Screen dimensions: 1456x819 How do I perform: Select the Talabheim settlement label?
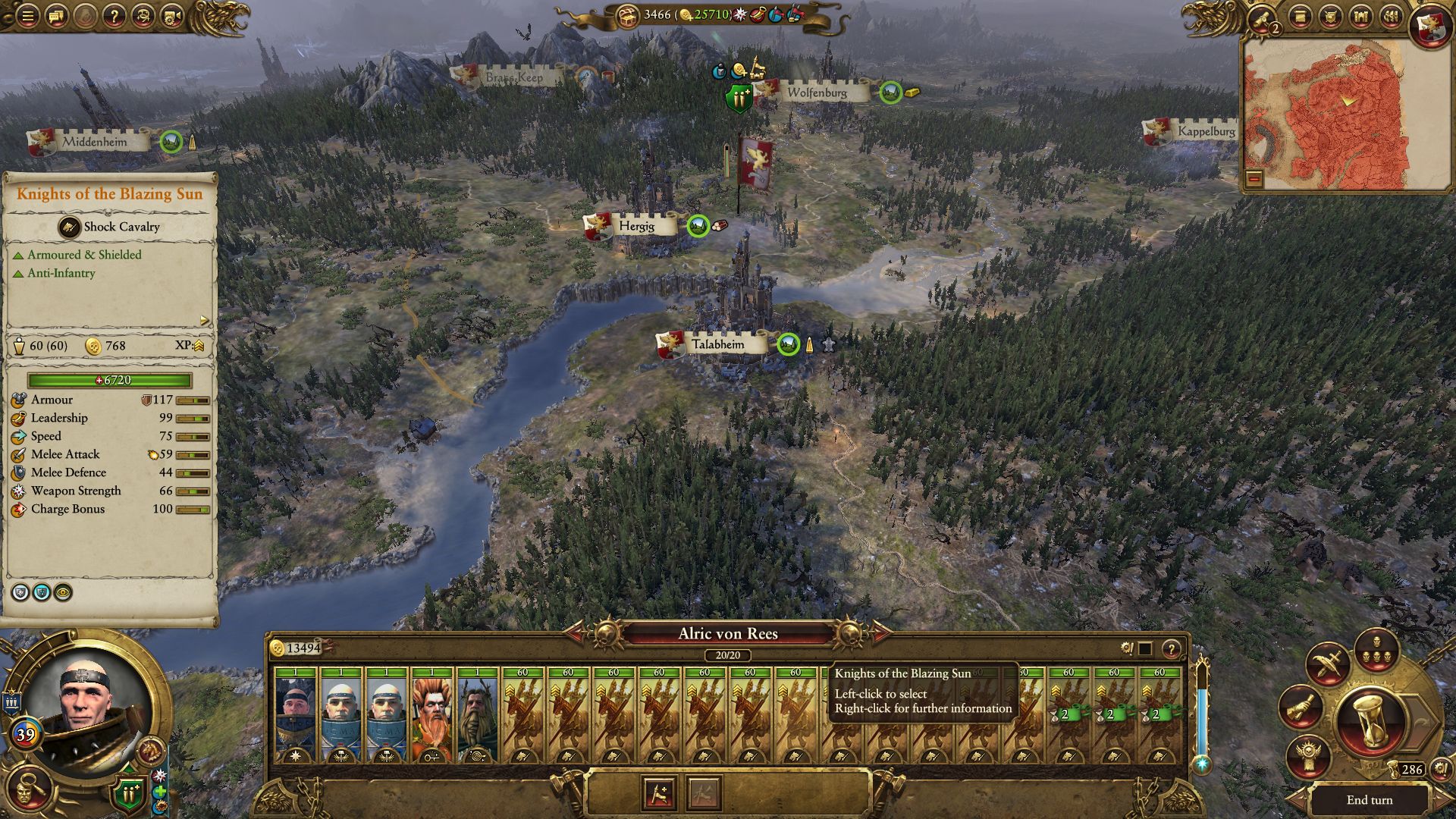coord(717,344)
